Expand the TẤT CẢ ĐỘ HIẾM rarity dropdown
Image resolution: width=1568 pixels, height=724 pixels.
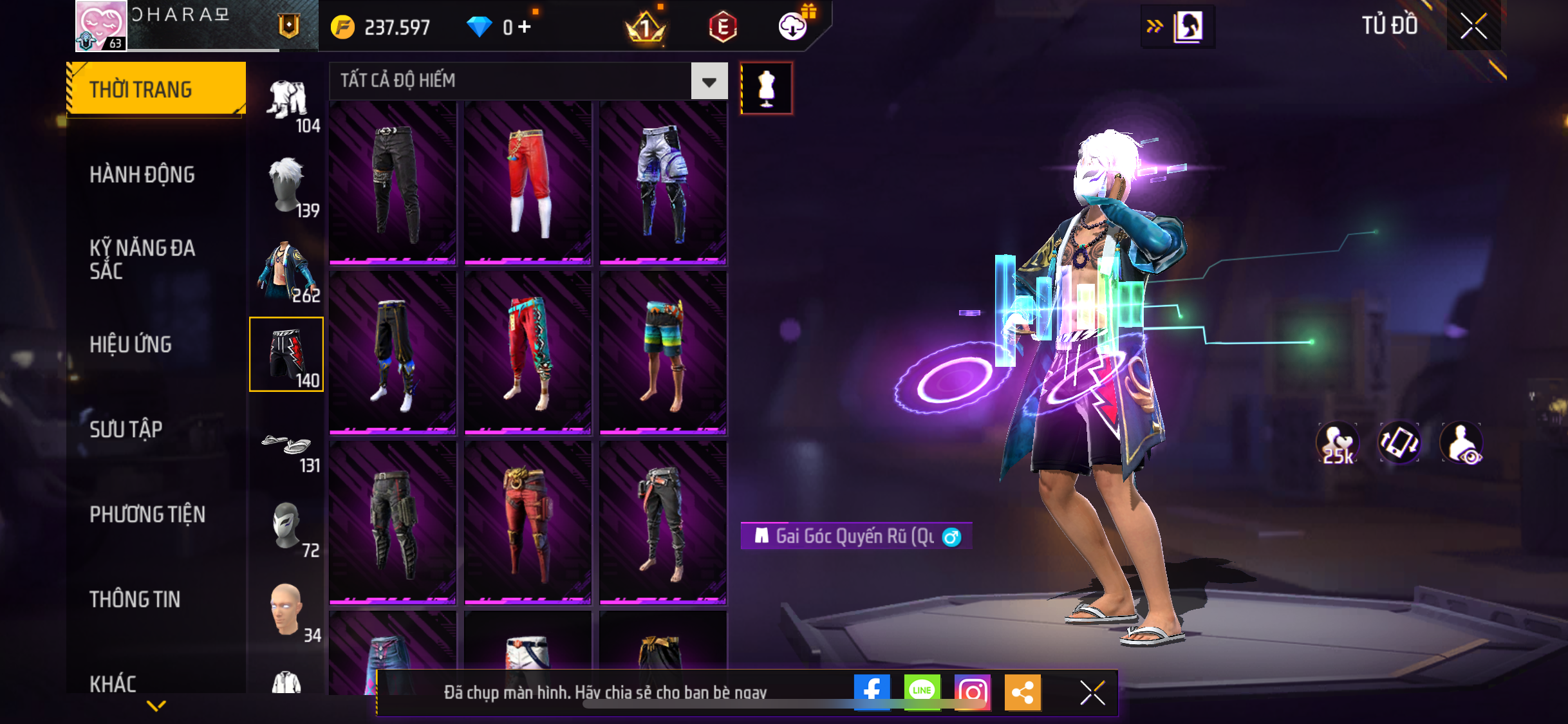click(709, 81)
